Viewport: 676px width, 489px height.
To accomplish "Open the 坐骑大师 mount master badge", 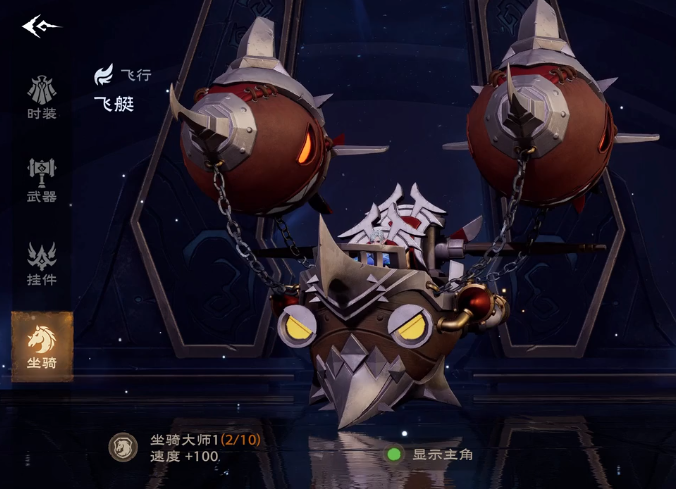I will (x=124, y=447).
